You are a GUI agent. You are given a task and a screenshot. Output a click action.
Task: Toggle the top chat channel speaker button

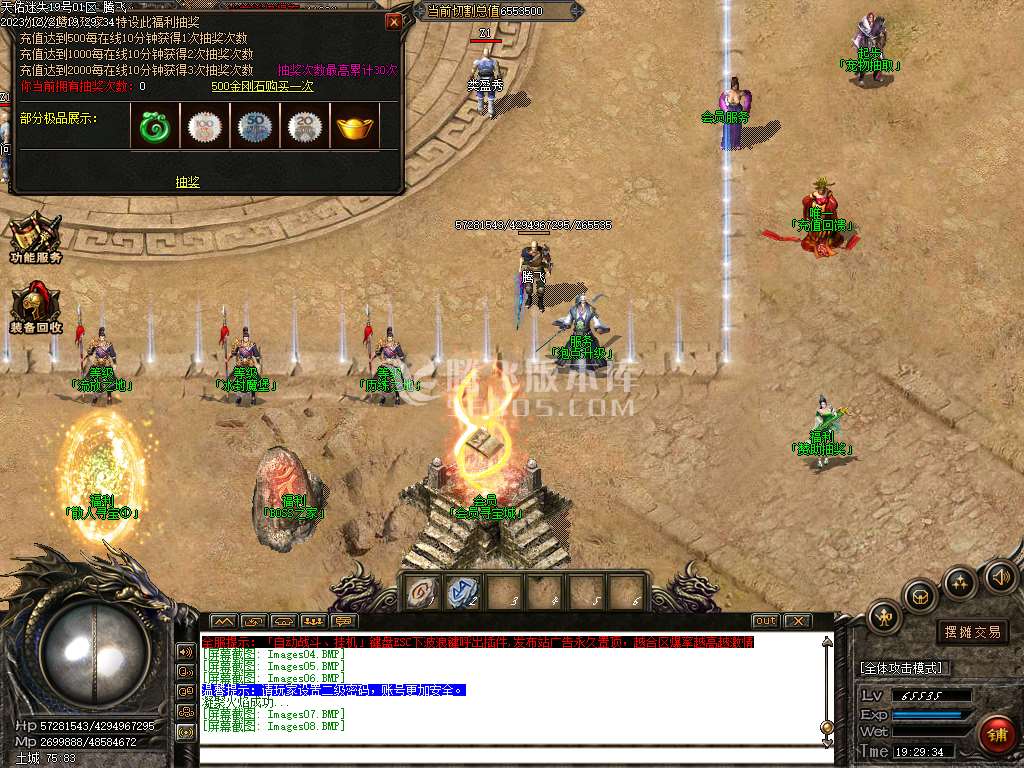click(185, 651)
